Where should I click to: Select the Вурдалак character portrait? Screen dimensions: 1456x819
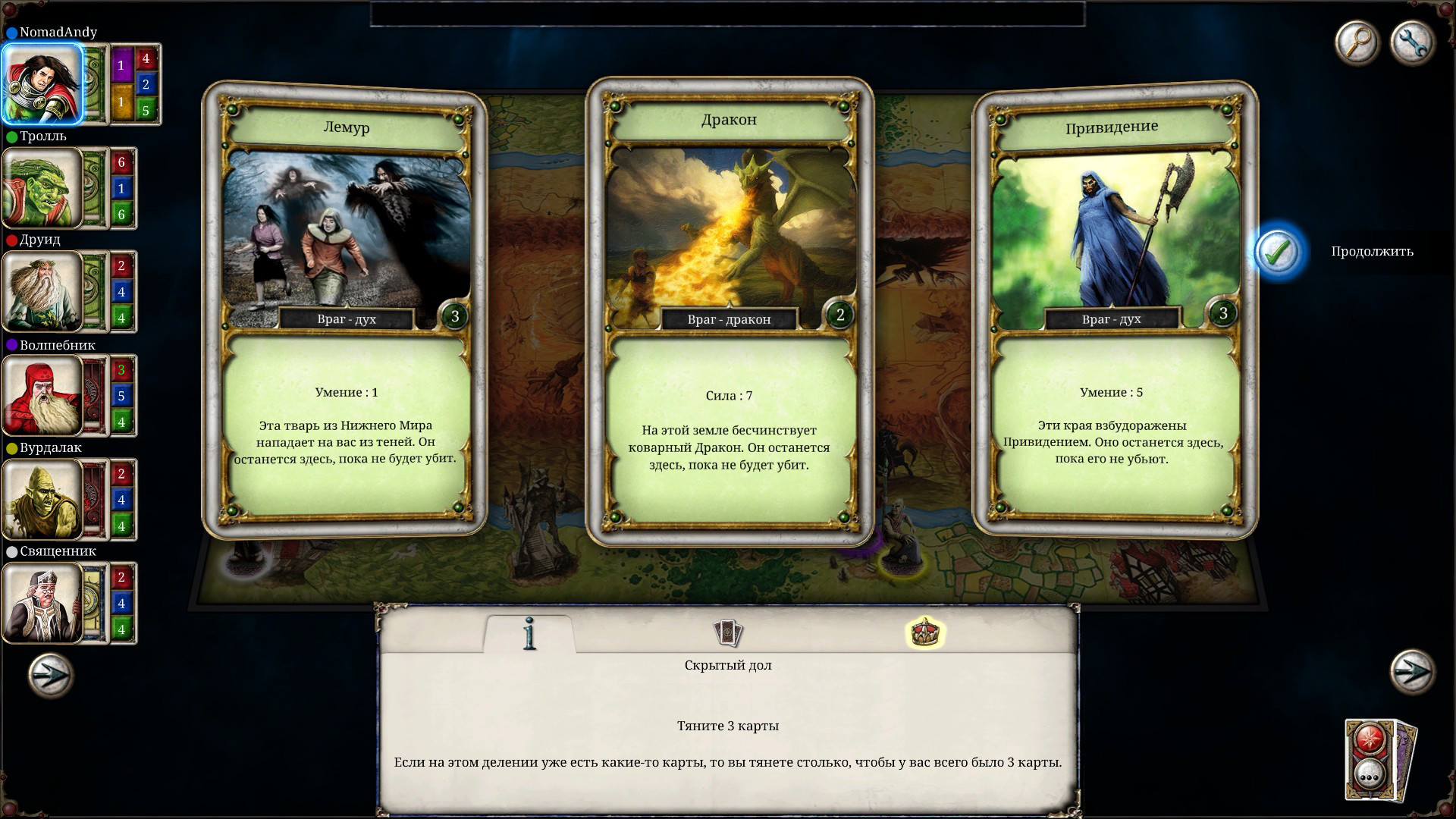42,499
